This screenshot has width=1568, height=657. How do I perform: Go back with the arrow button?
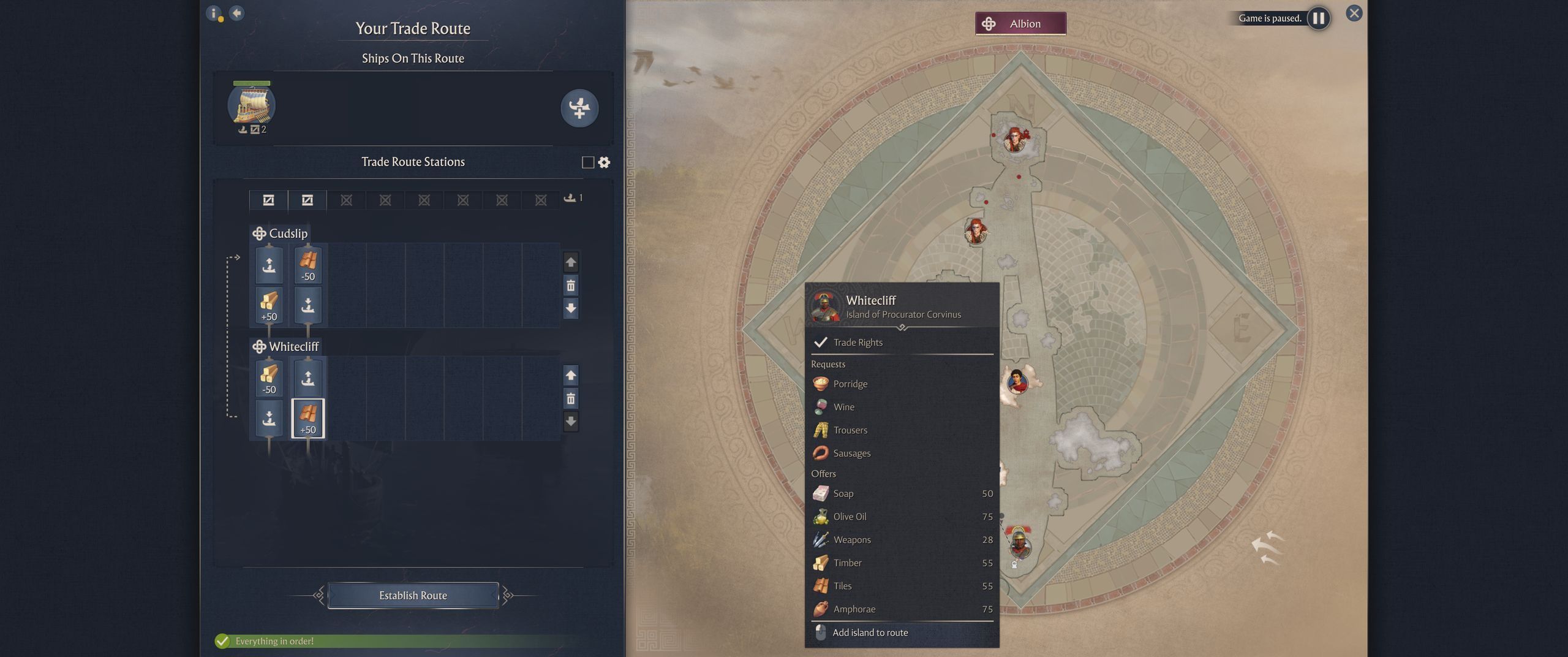[236, 13]
